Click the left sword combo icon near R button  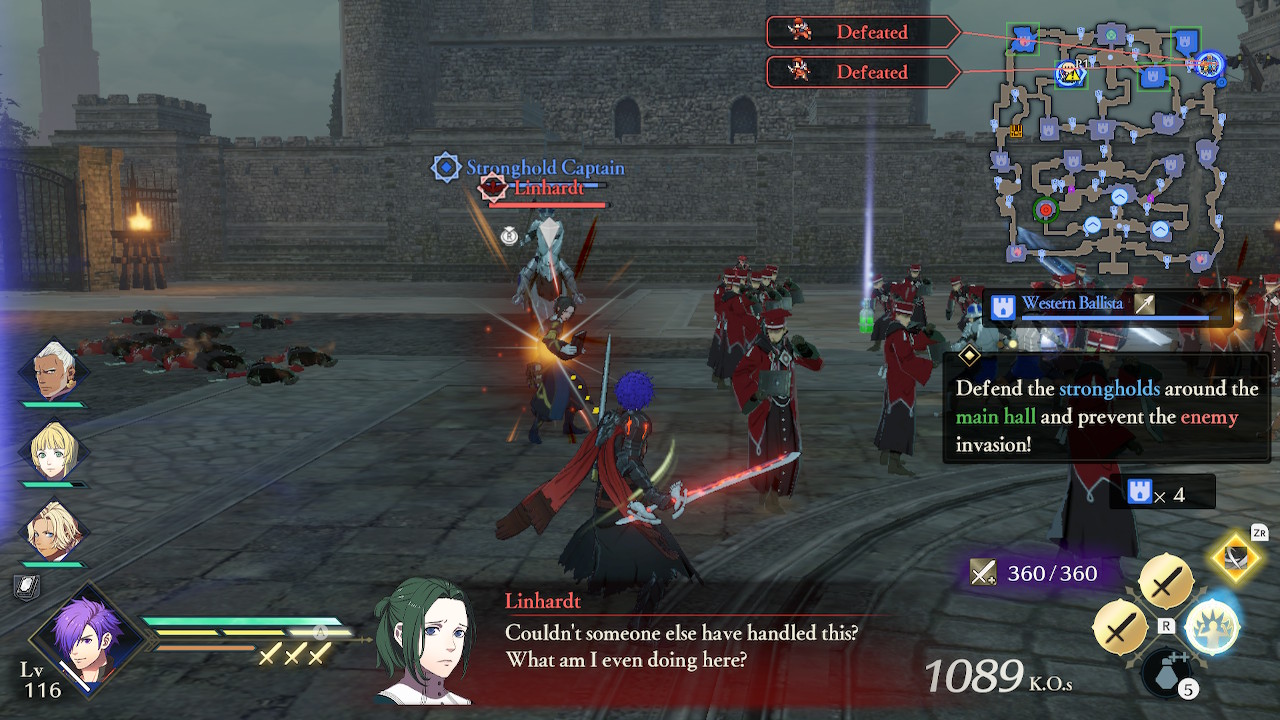1122,628
